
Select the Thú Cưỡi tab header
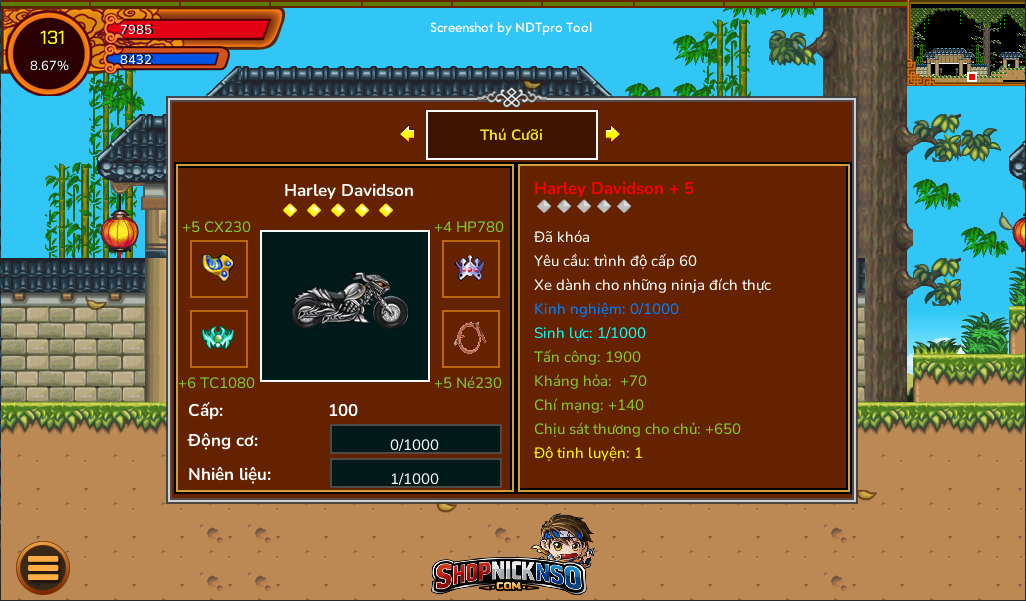click(511, 135)
